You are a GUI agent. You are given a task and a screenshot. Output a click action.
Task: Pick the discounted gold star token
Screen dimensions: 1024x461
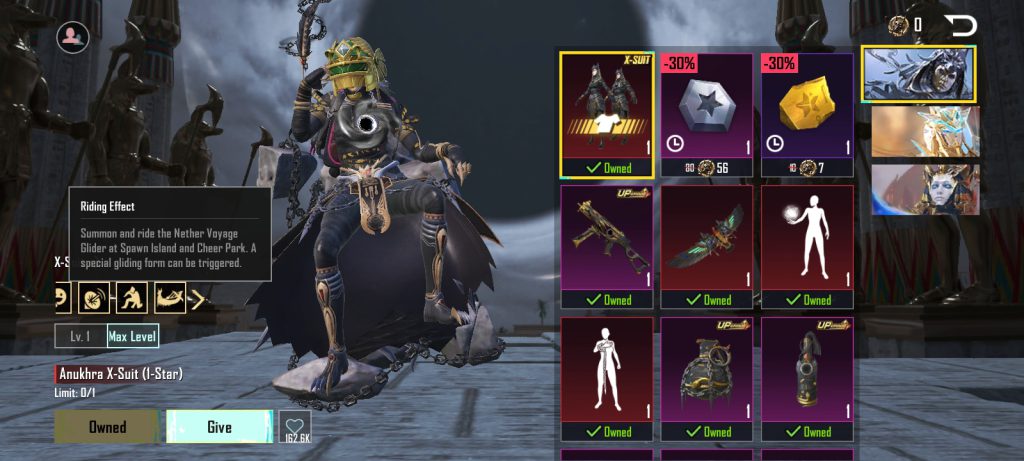tap(807, 114)
